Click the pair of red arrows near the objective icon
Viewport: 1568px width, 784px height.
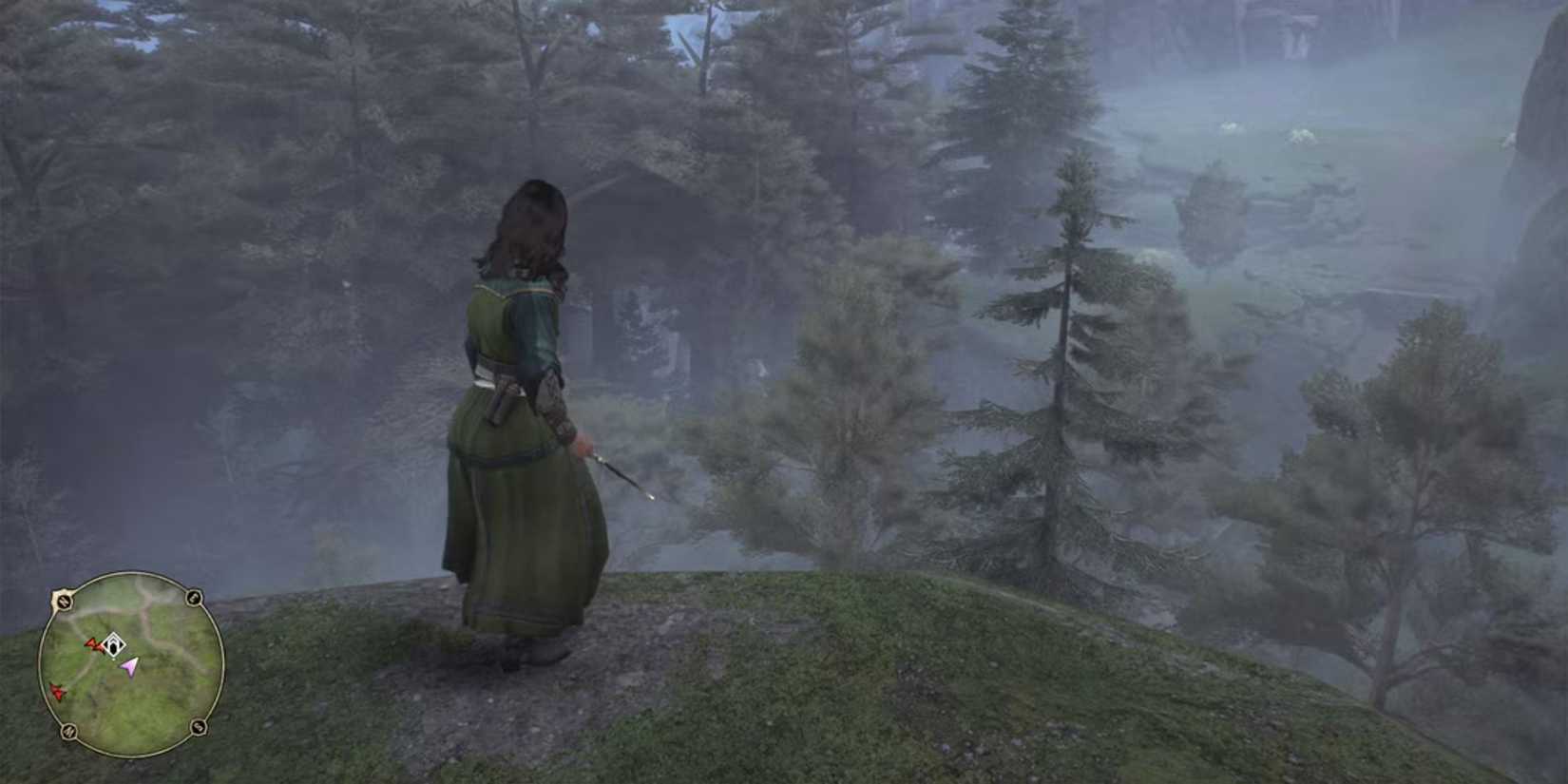tap(95, 644)
